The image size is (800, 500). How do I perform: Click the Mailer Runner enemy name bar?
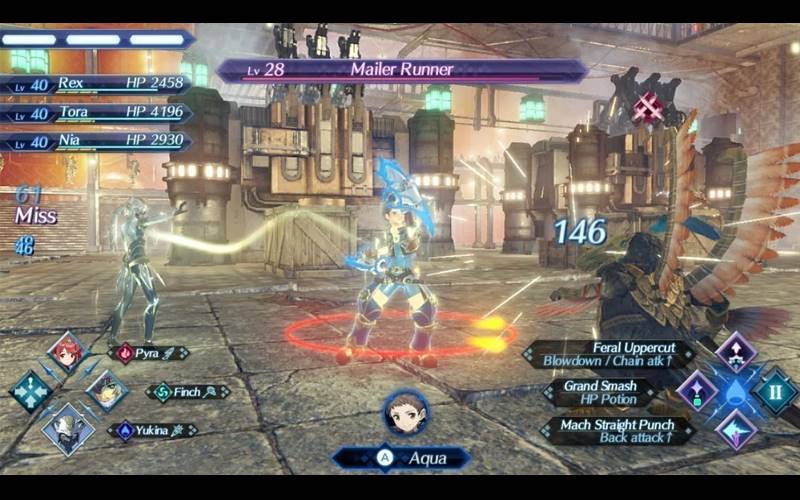pyautogui.click(x=401, y=70)
